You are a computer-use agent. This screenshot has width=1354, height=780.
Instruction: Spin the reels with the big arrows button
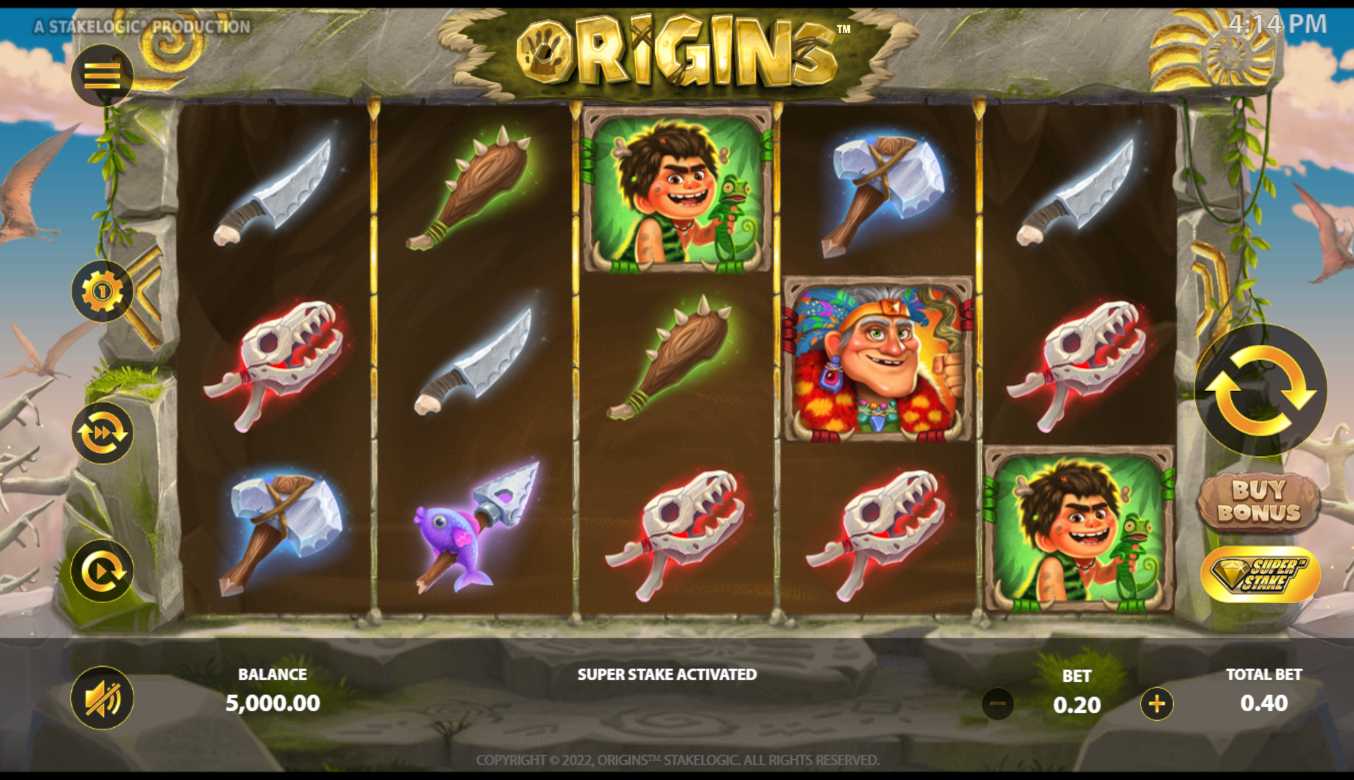(x=1260, y=390)
